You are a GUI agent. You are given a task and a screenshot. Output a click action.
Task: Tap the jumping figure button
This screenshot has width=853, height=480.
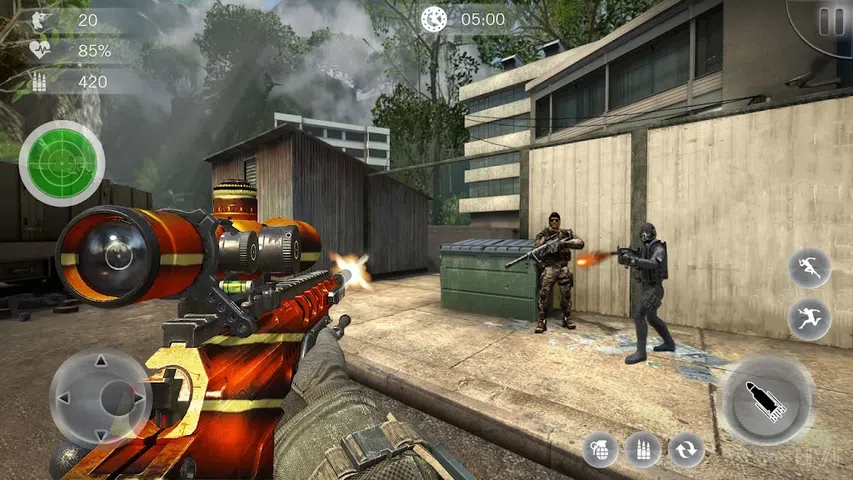tap(809, 319)
